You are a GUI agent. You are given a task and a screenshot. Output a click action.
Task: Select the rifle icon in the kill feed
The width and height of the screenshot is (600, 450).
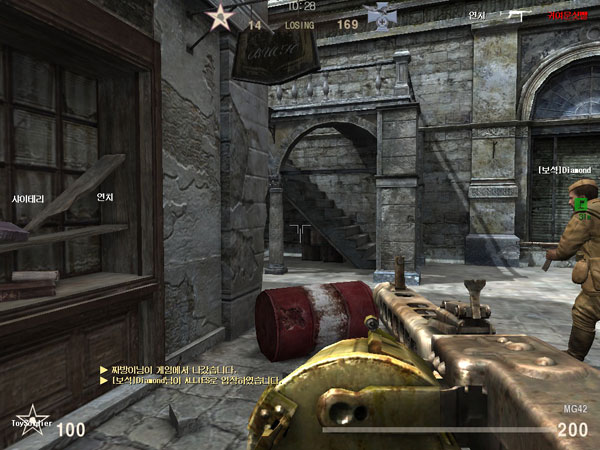(516, 15)
